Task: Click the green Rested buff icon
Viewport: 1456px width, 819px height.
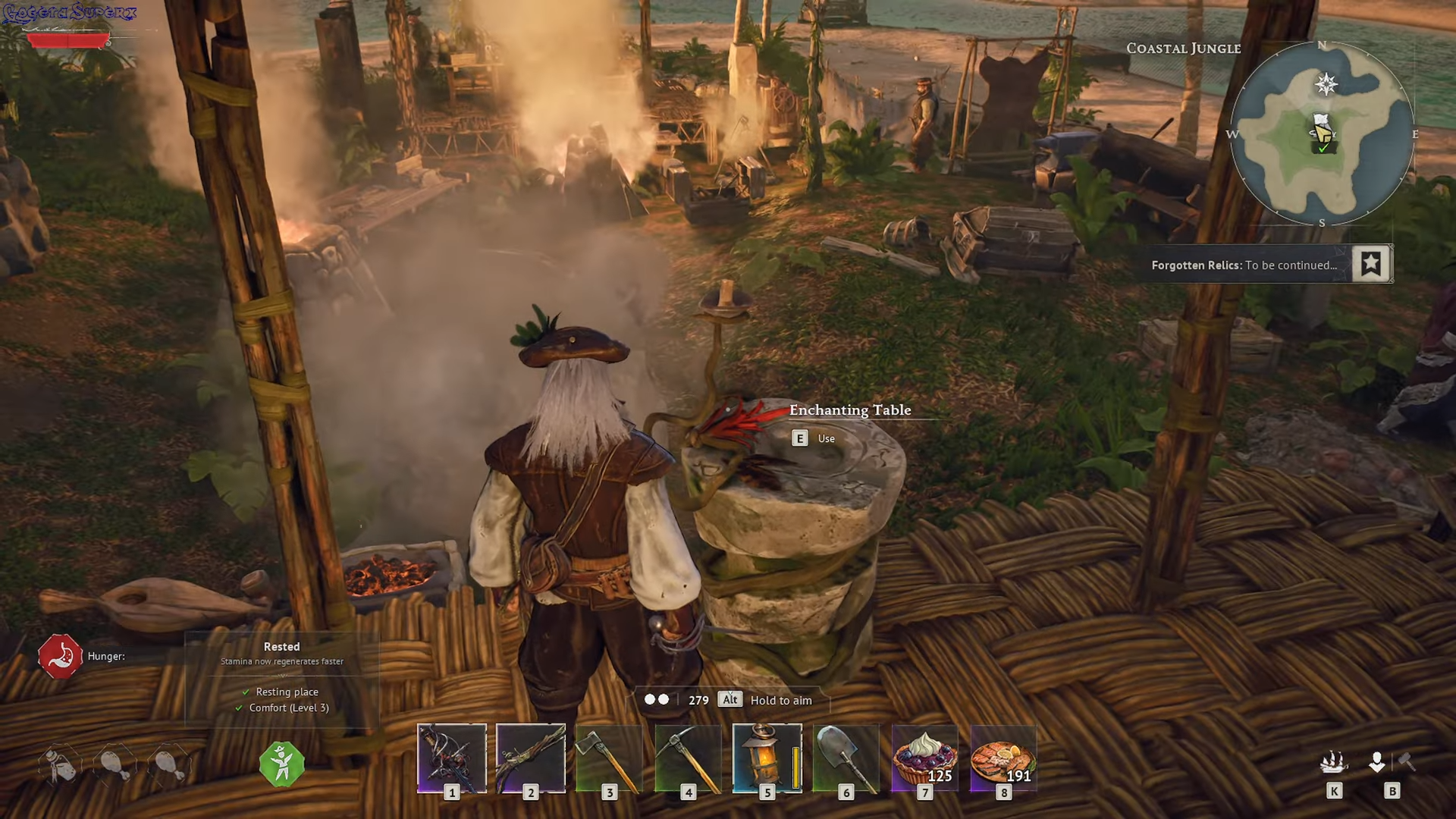Action: point(282,764)
